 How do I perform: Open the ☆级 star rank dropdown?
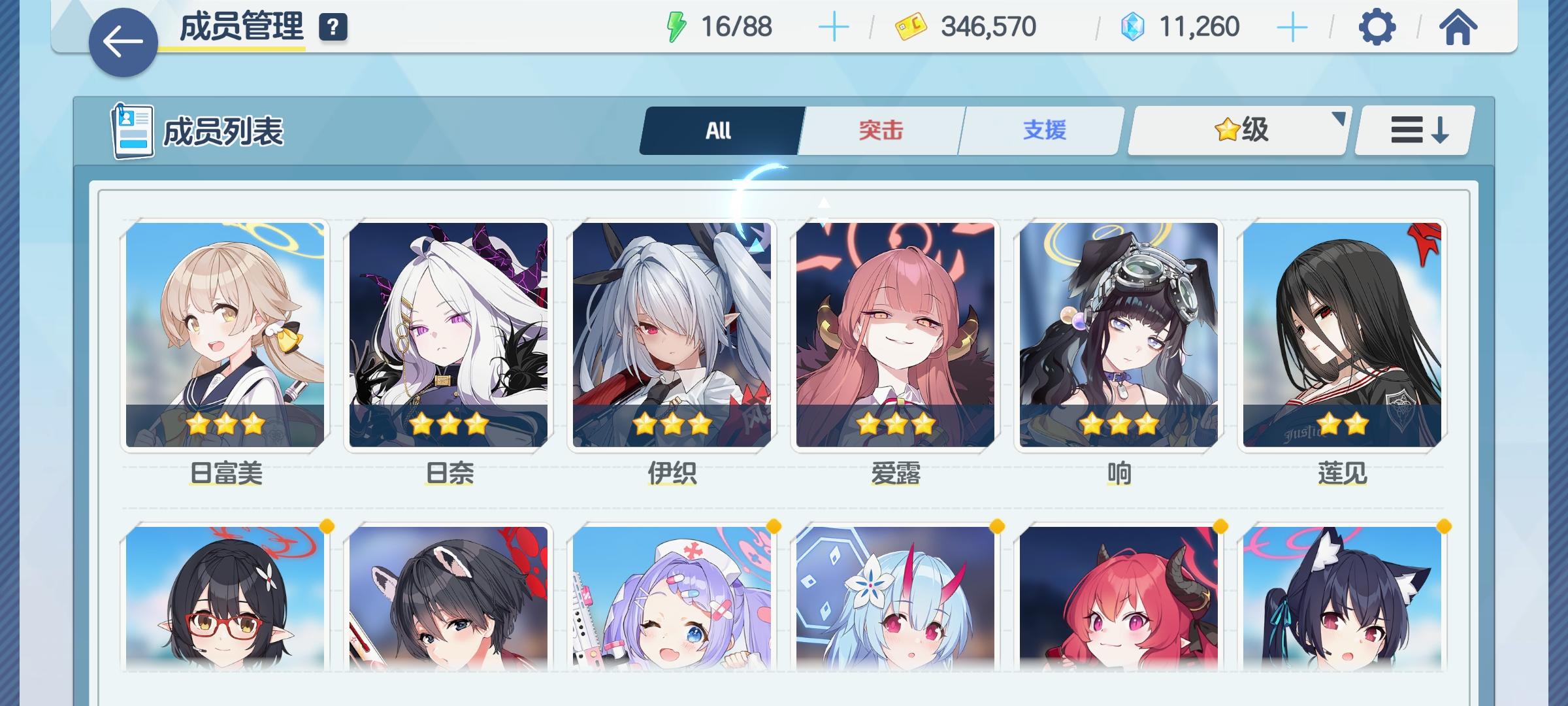(x=1237, y=129)
